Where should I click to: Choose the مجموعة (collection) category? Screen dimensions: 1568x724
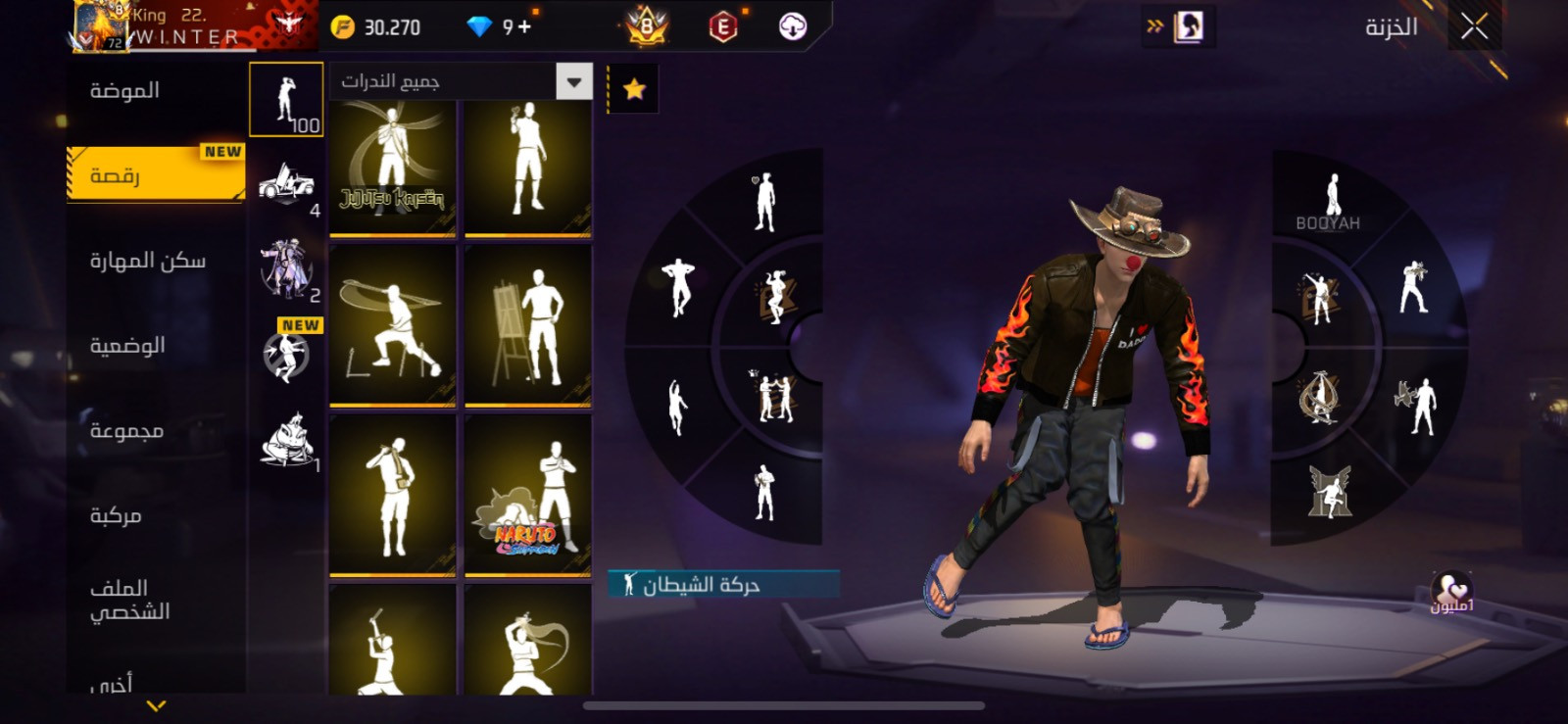point(126,431)
